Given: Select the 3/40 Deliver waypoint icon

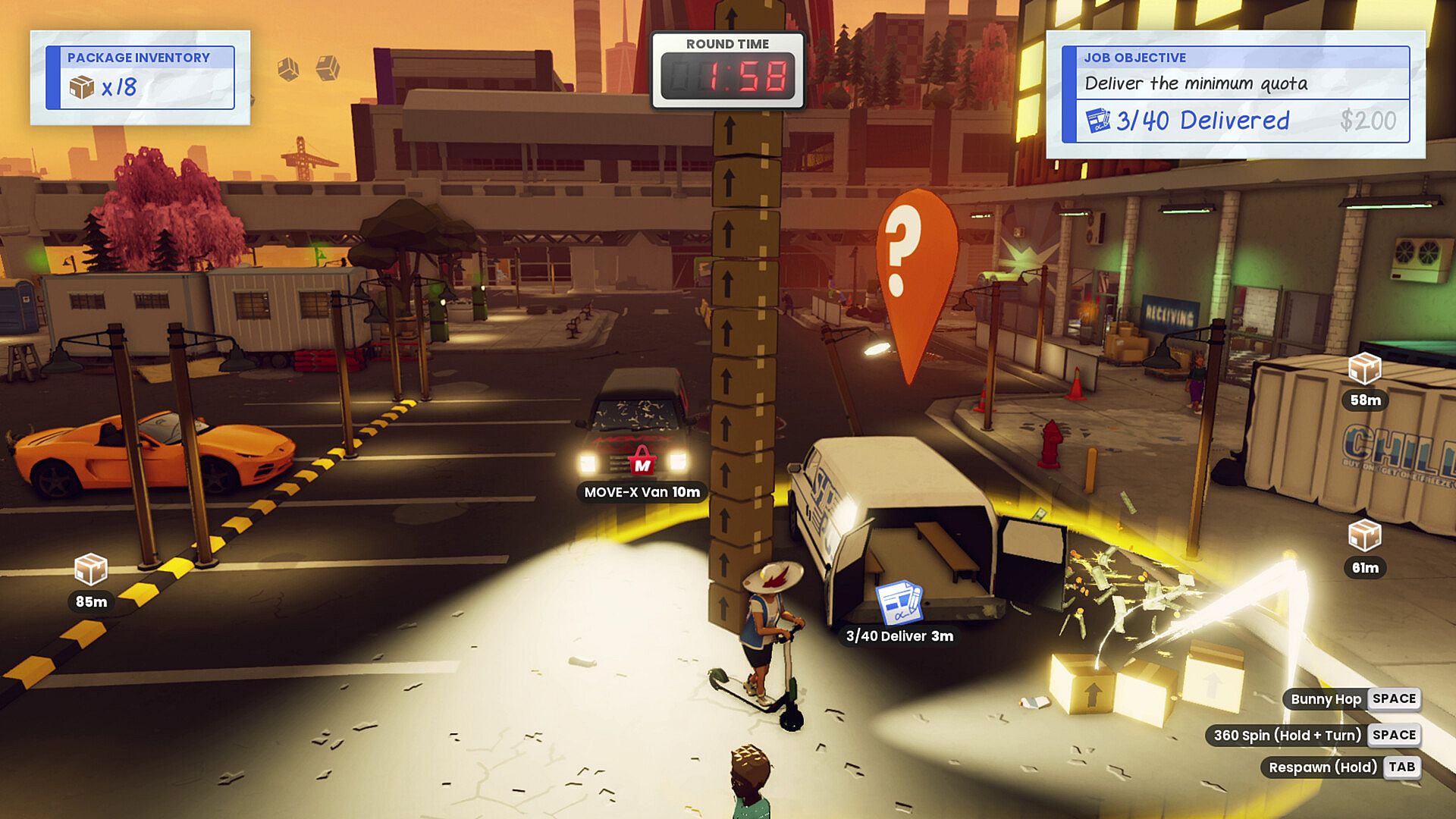Looking at the screenshot, I should 899,603.
